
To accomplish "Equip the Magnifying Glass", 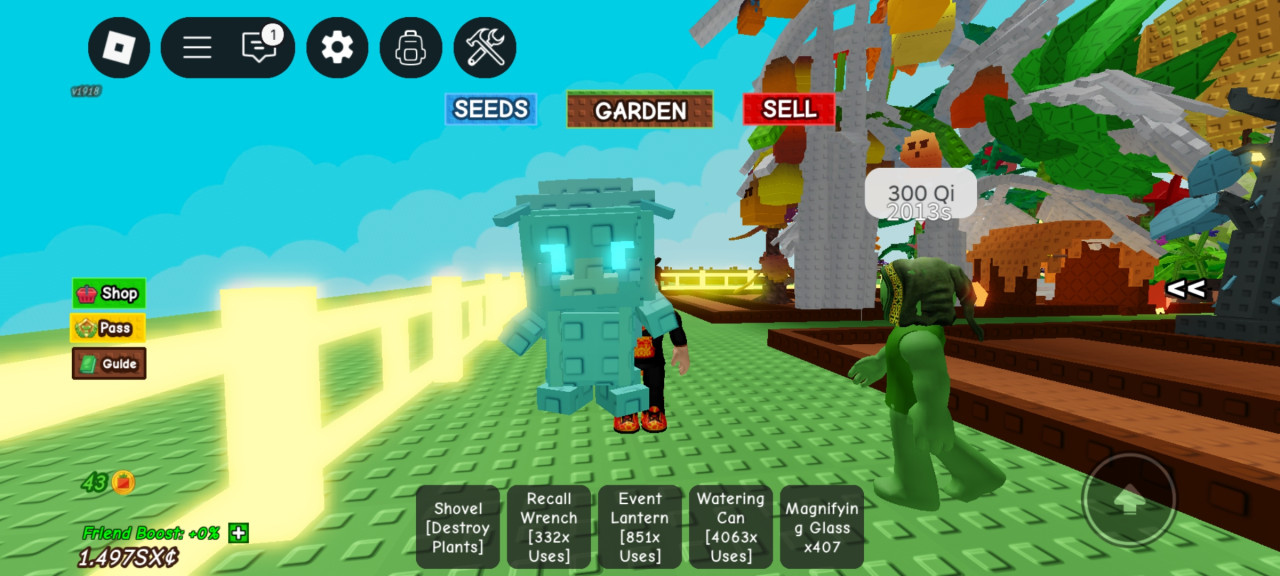I will [x=822, y=527].
